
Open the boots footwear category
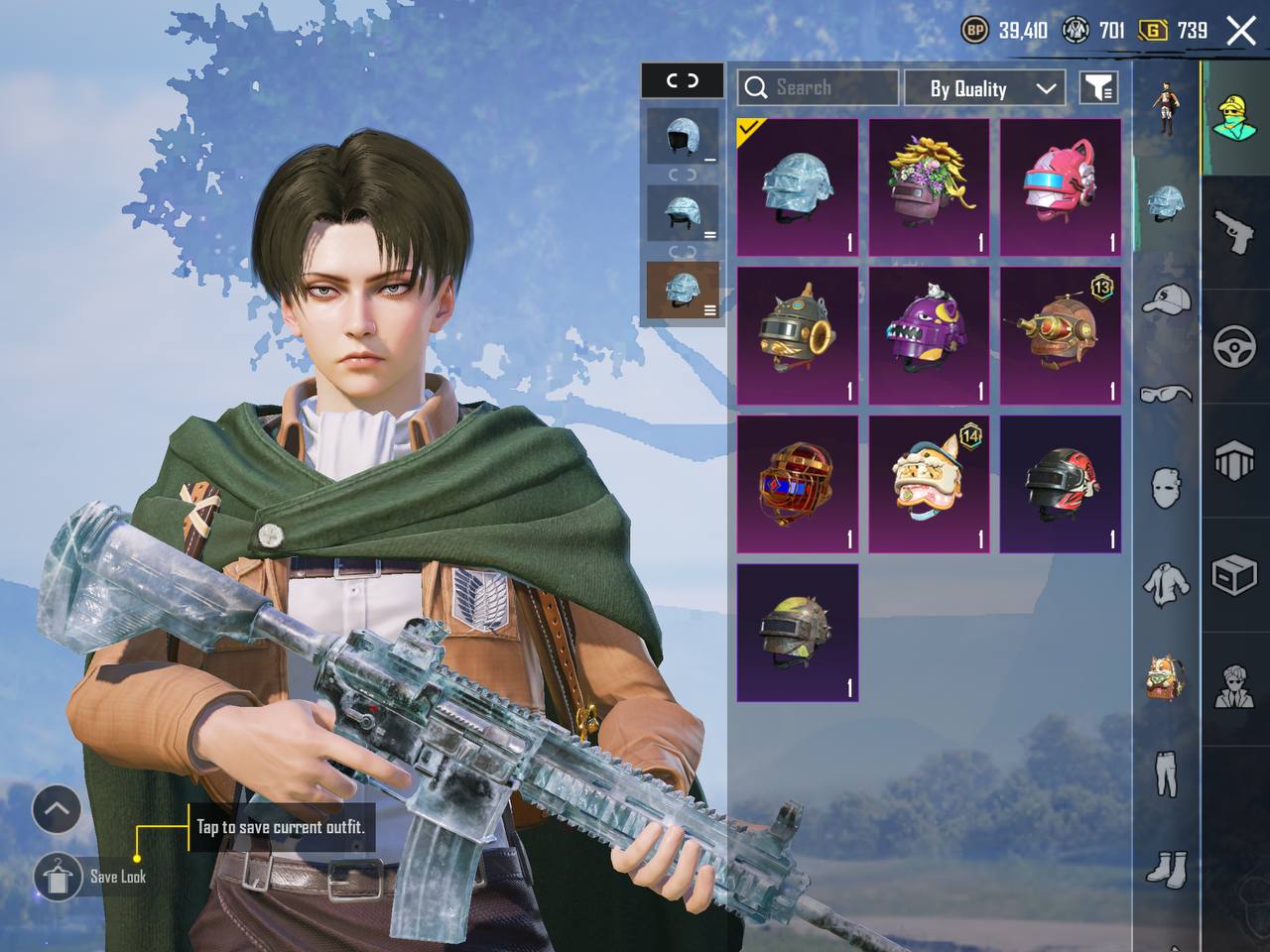(1166, 870)
